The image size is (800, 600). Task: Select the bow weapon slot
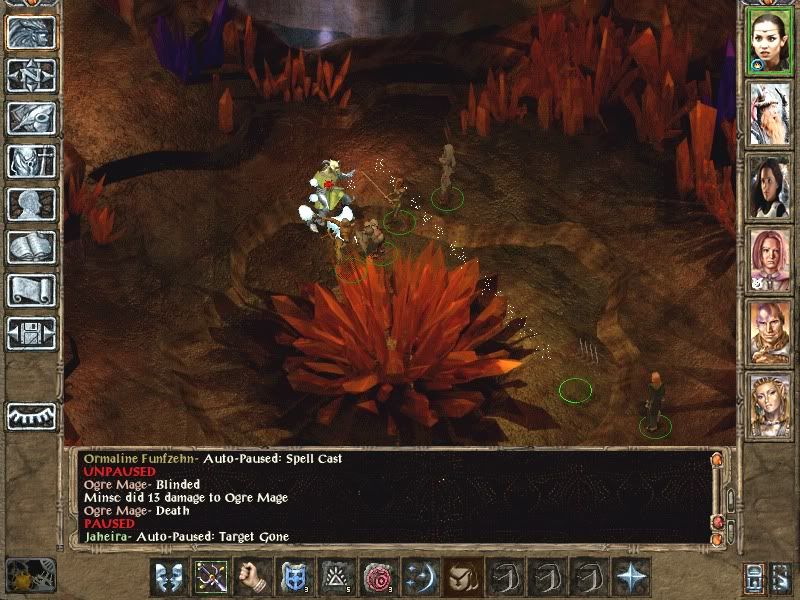pyautogui.click(x=211, y=577)
